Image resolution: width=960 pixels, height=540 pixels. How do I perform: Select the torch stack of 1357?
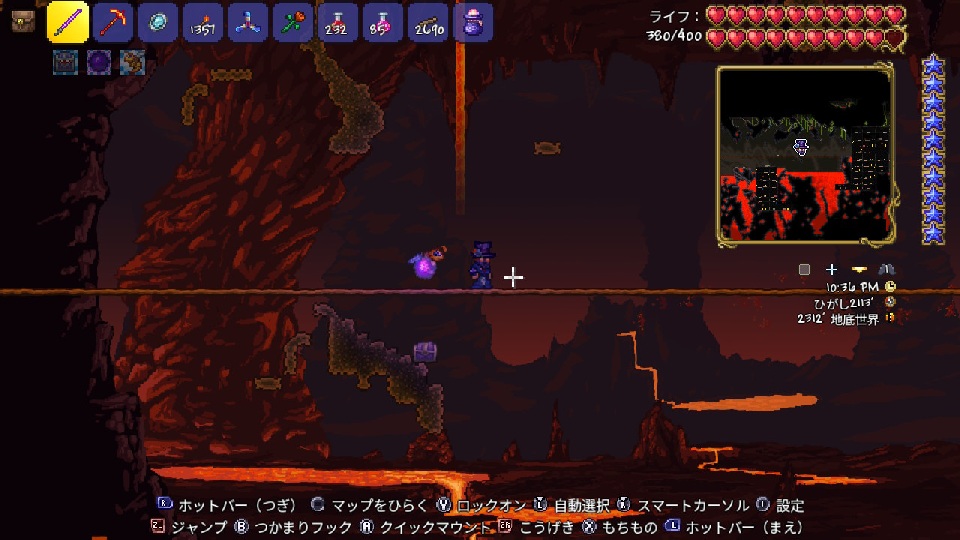click(x=203, y=22)
